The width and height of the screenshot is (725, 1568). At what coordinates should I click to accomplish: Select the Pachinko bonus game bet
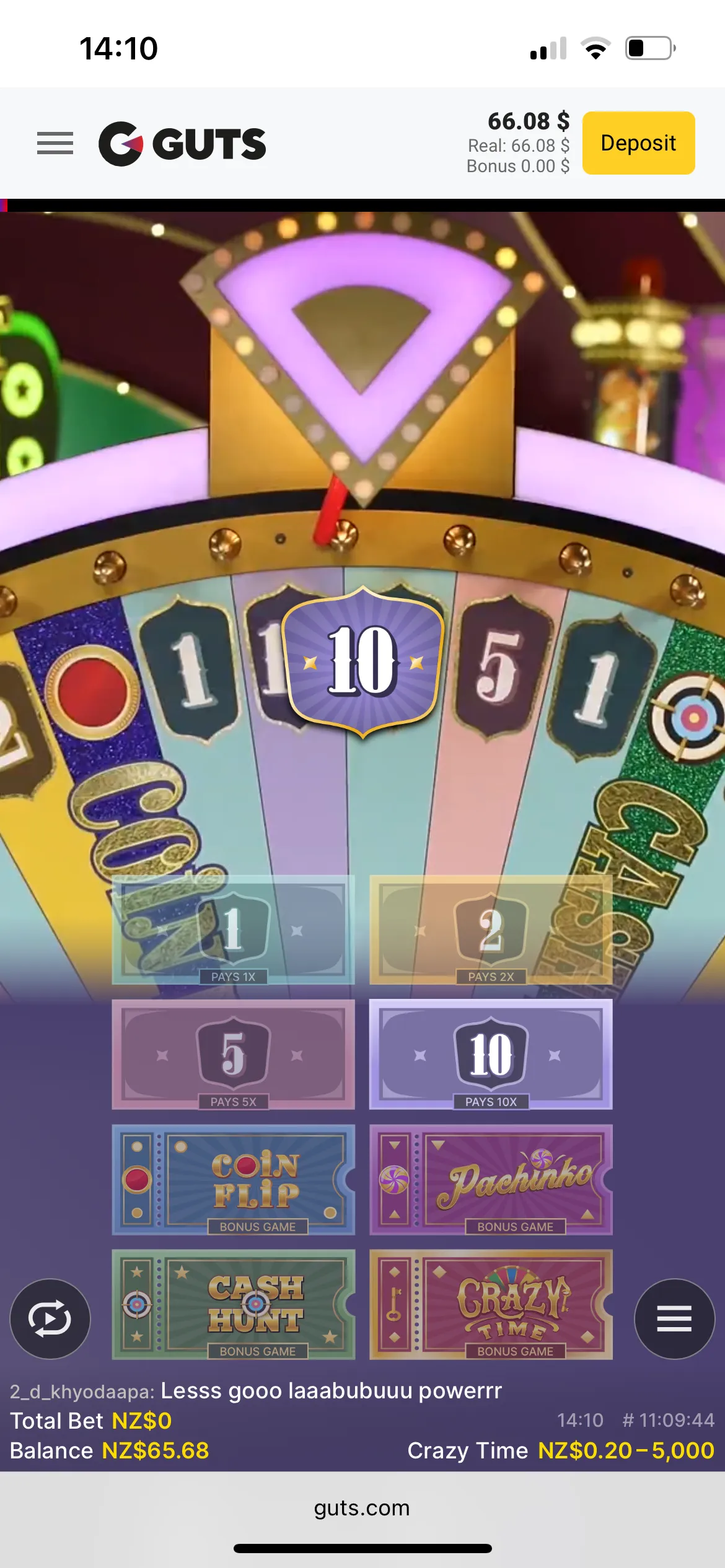pyautogui.click(x=491, y=1179)
